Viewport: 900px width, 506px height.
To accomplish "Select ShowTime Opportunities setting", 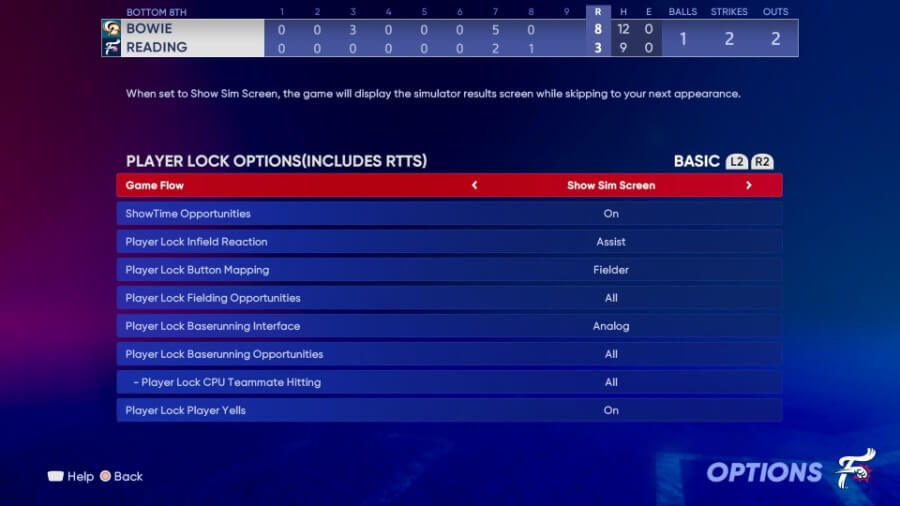I will [449, 213].
